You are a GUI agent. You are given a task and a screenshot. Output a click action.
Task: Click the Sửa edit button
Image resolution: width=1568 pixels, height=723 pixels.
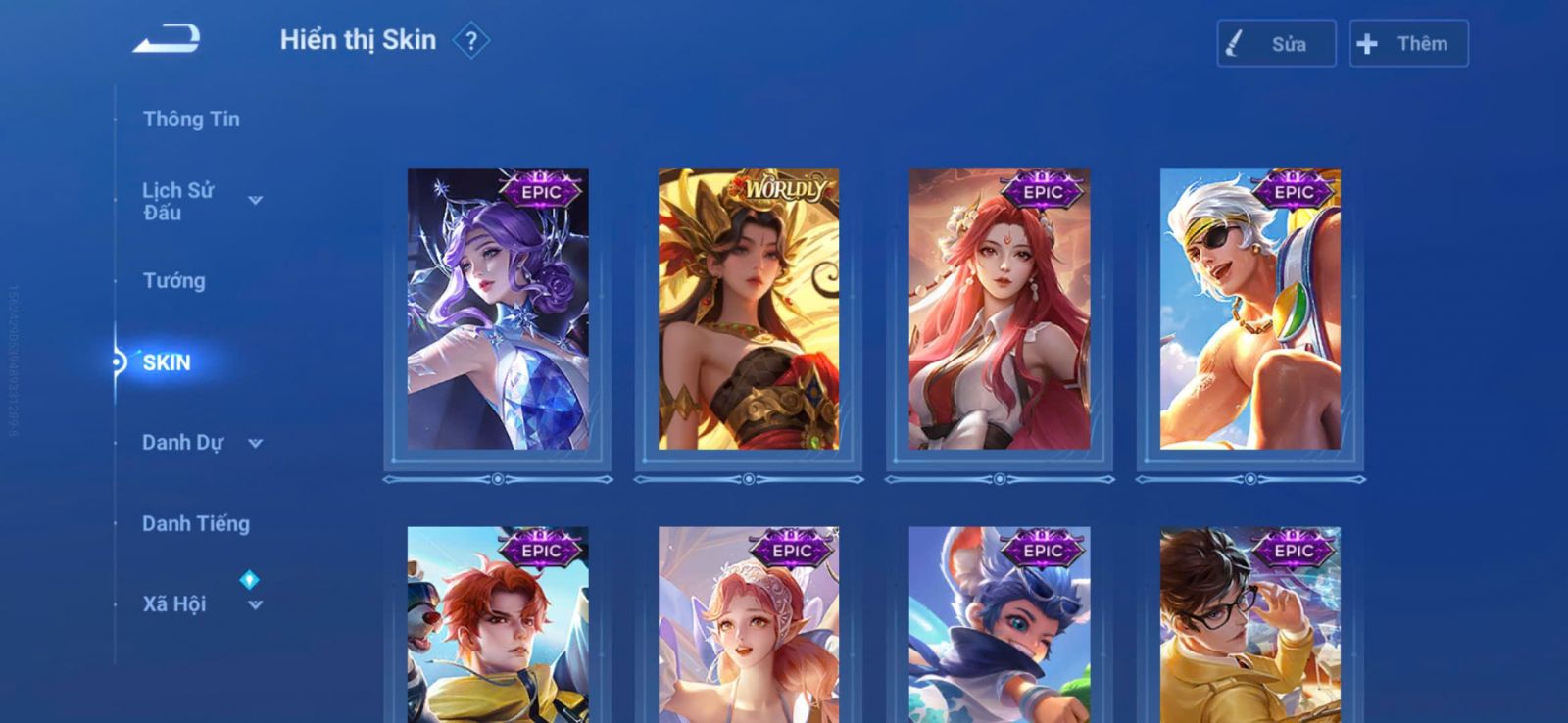(1276, 44)
